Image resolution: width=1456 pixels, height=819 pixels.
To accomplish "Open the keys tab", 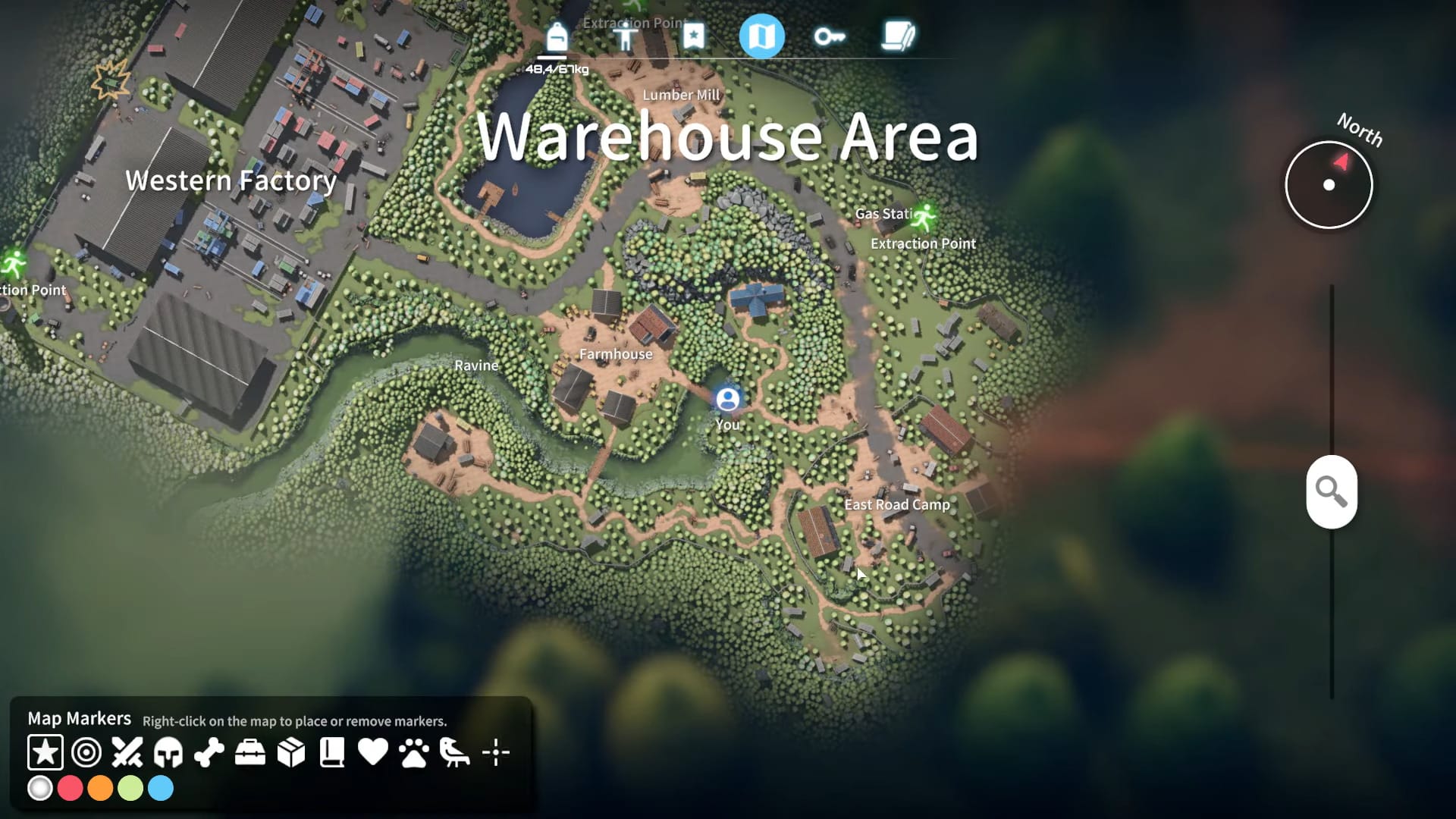I will click(x=829, y=36).
